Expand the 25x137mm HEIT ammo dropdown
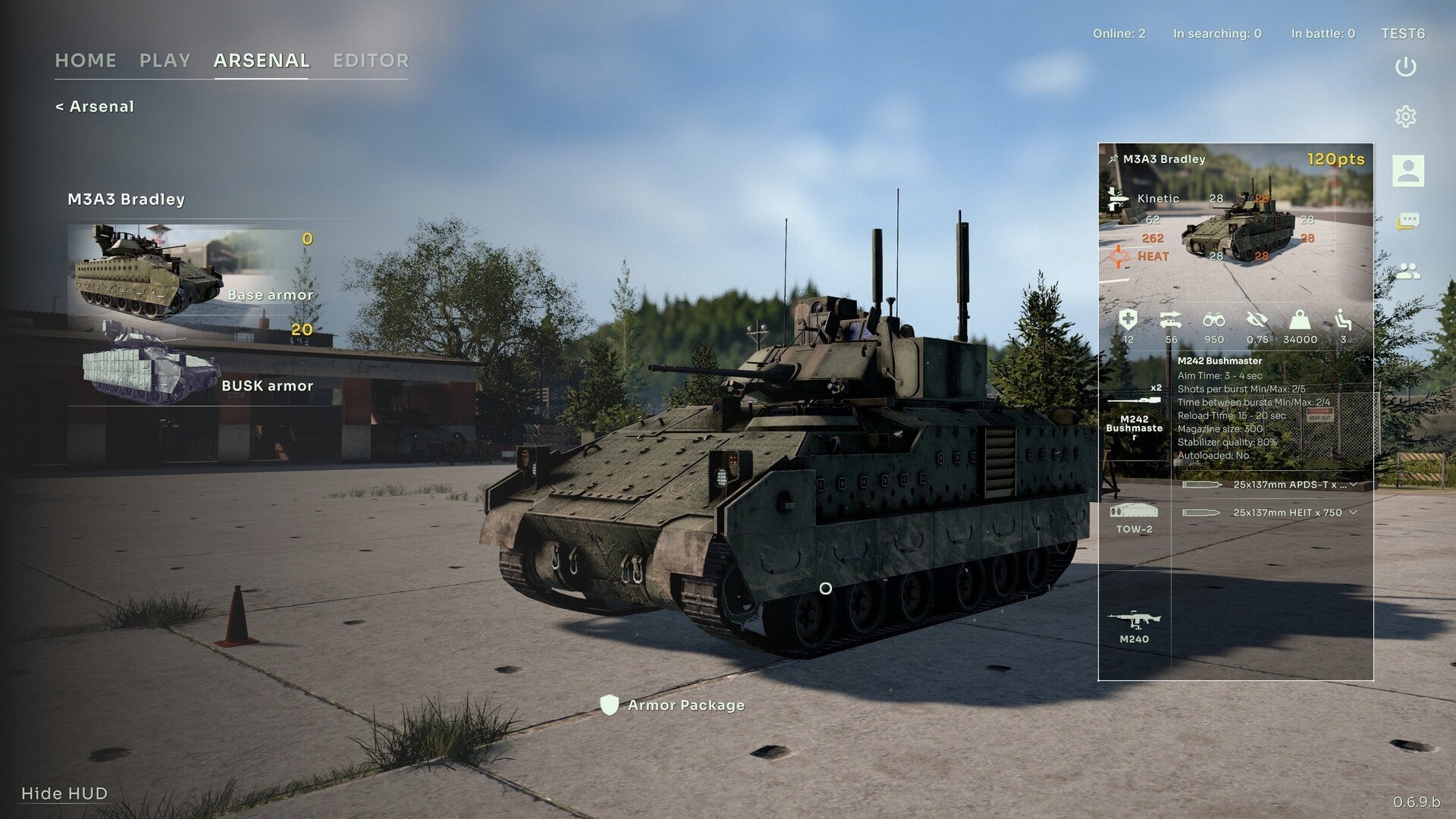 tap(1353, 513)
